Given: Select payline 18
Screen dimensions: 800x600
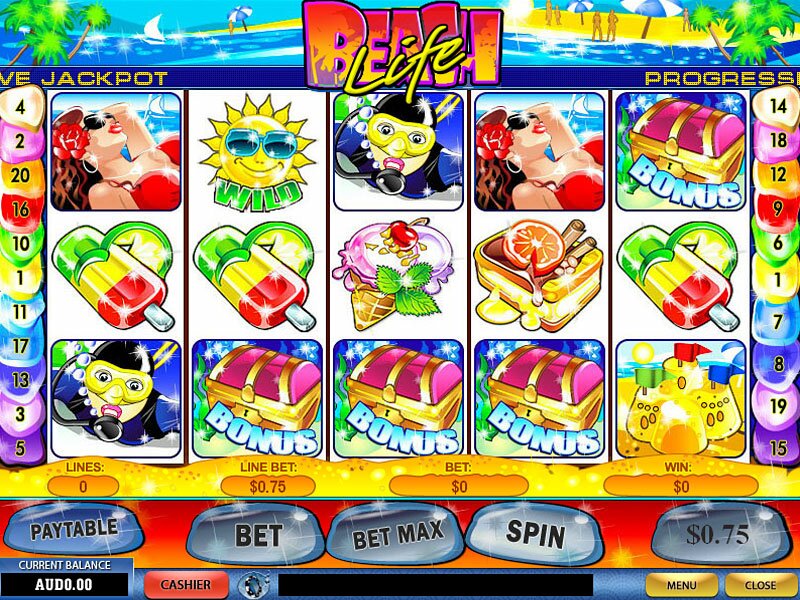Looking at the screenshot, I should pyautogui.click(x=778, y=141).
